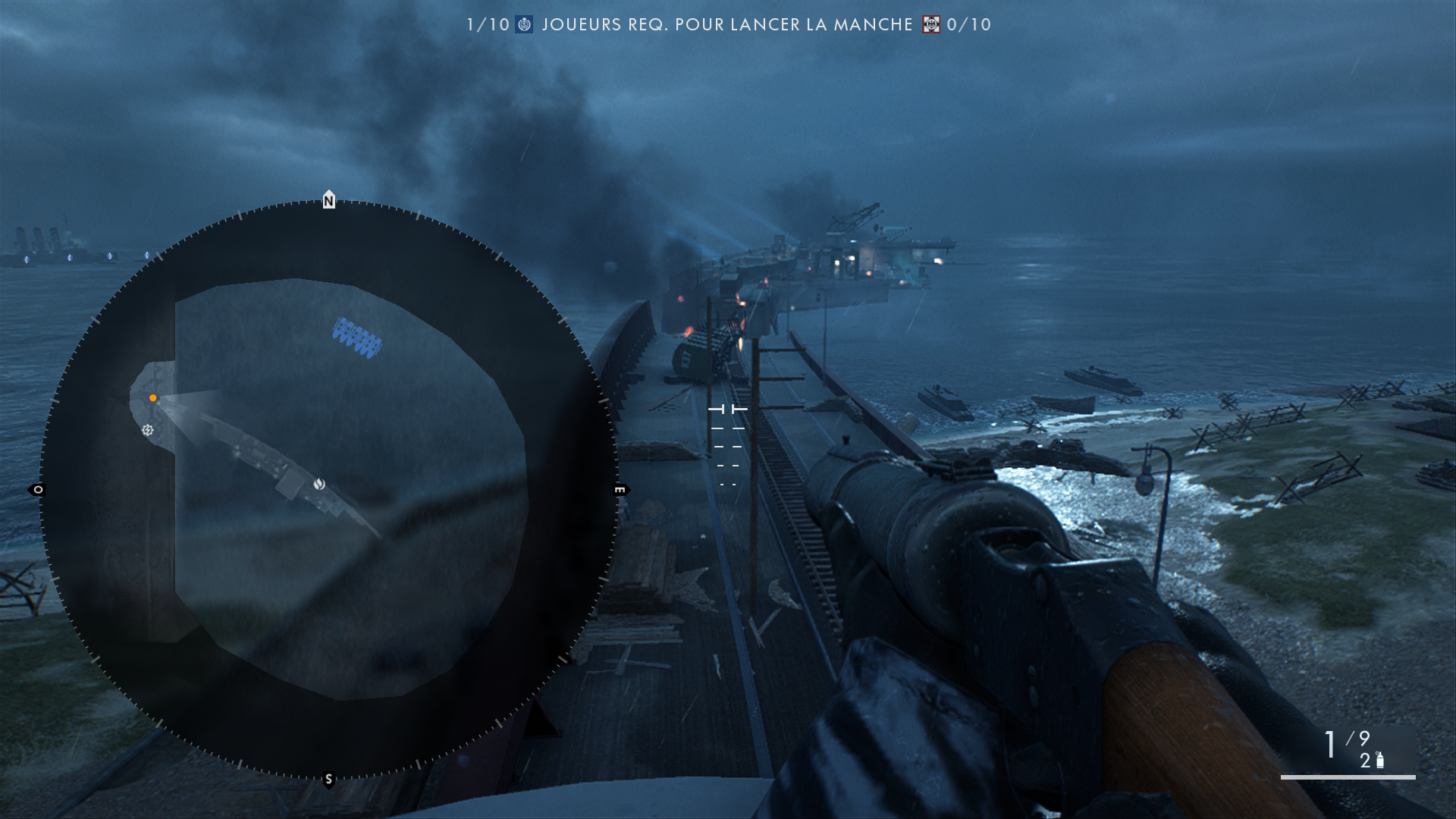This screenshot has width=1456, height=819.
Task: Click the large circular minimap
Action: pos(328,490)
